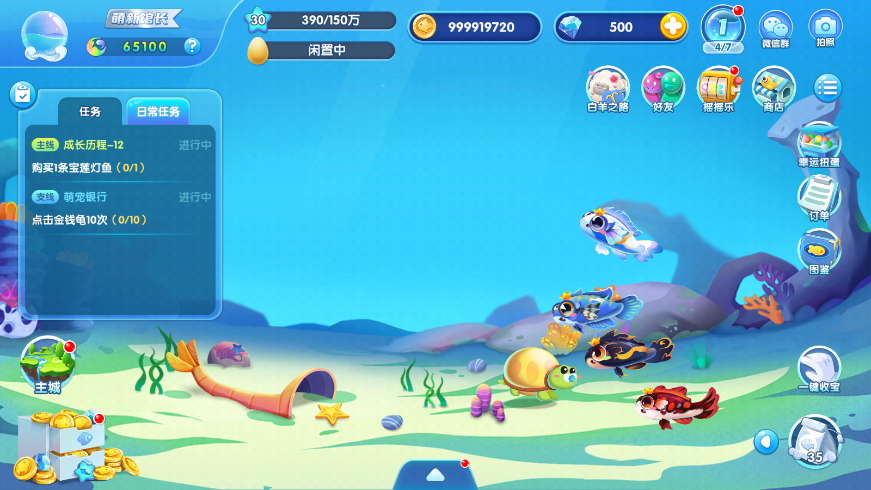Open the 白羊之路 event icon
Image resolution: width=871 pixels, height=490 pixels.
tap(607, 88)
